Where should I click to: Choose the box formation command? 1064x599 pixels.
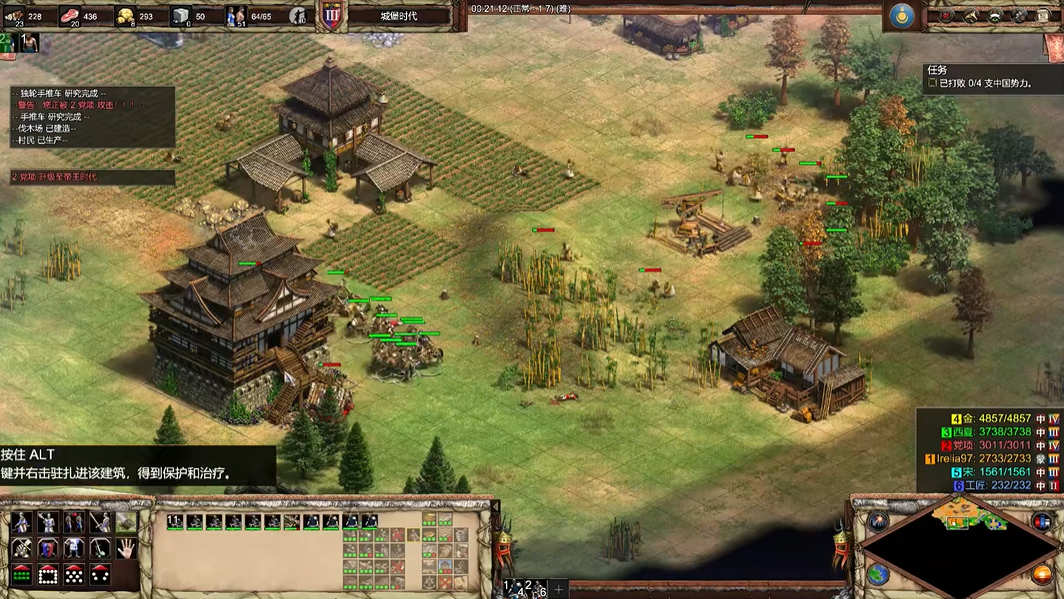[48, 575]
